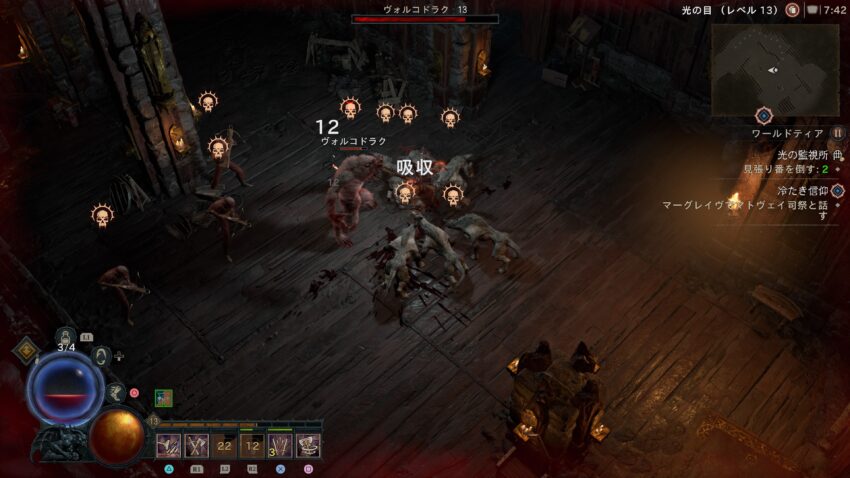Click the blue quest marker below minimap
The width and height of the screenshot is (850, 478).
coord(764,116)
